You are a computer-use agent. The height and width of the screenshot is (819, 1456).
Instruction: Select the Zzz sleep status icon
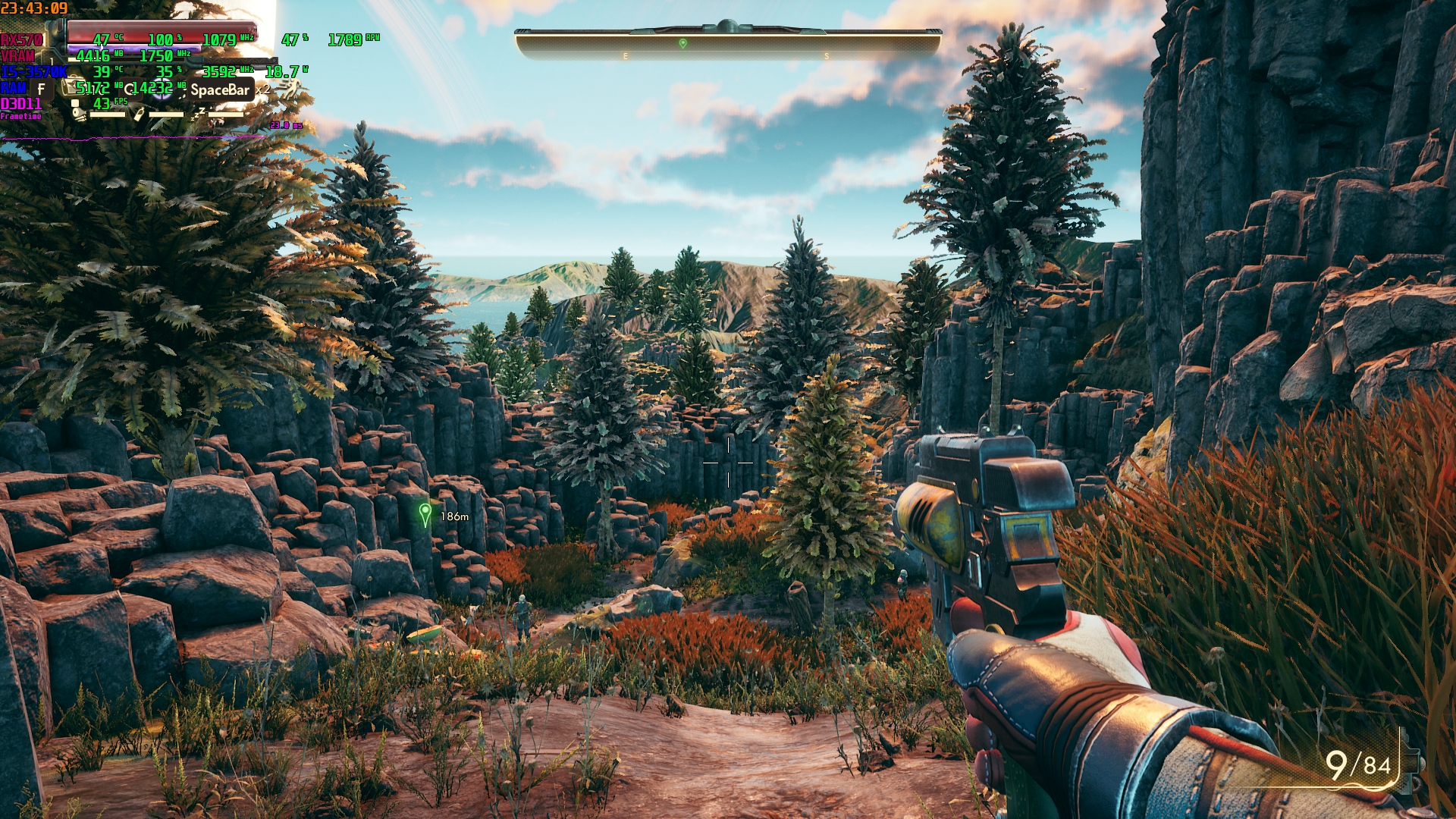(x=198, y=114)
